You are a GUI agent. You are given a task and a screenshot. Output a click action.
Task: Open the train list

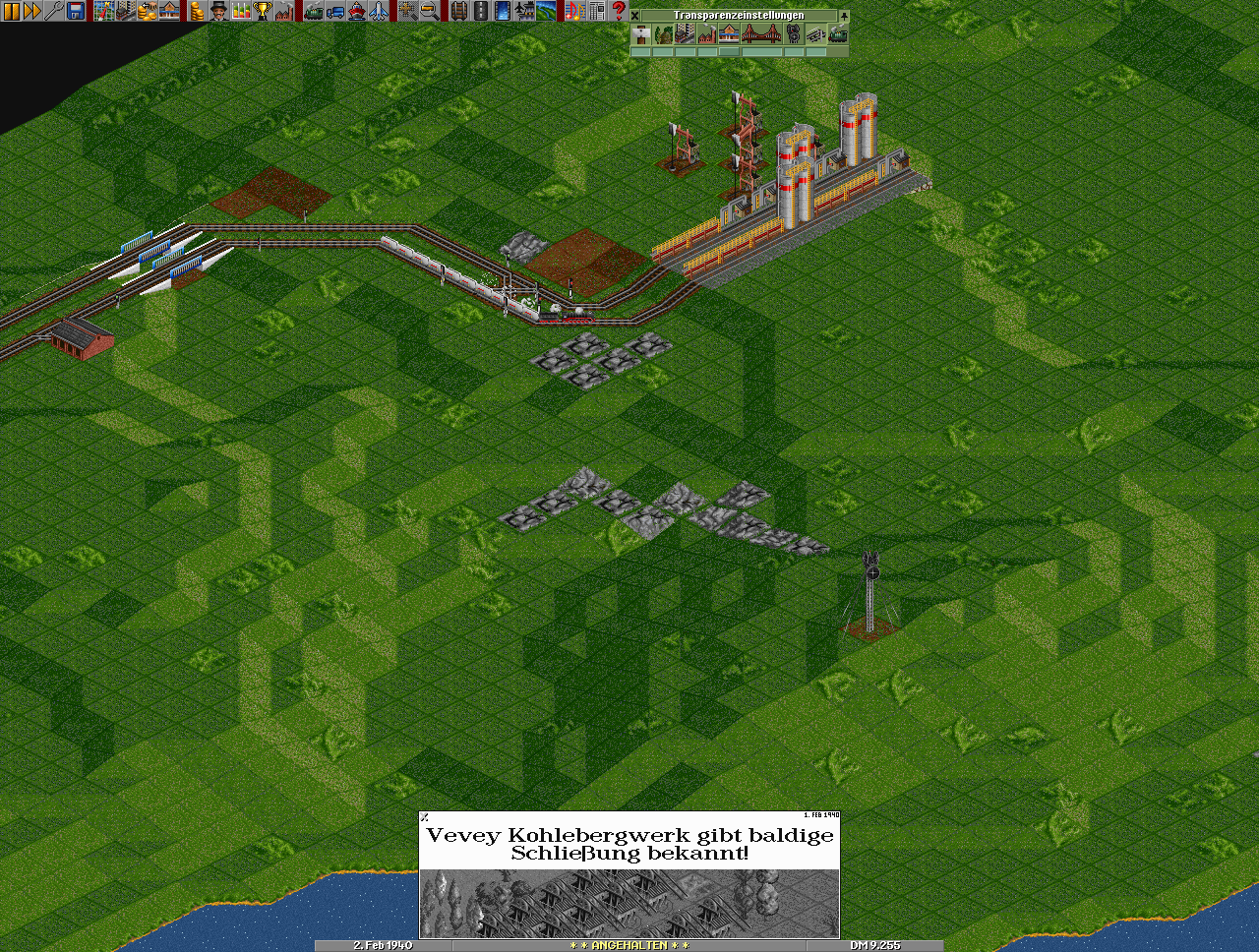click(313, 11)
